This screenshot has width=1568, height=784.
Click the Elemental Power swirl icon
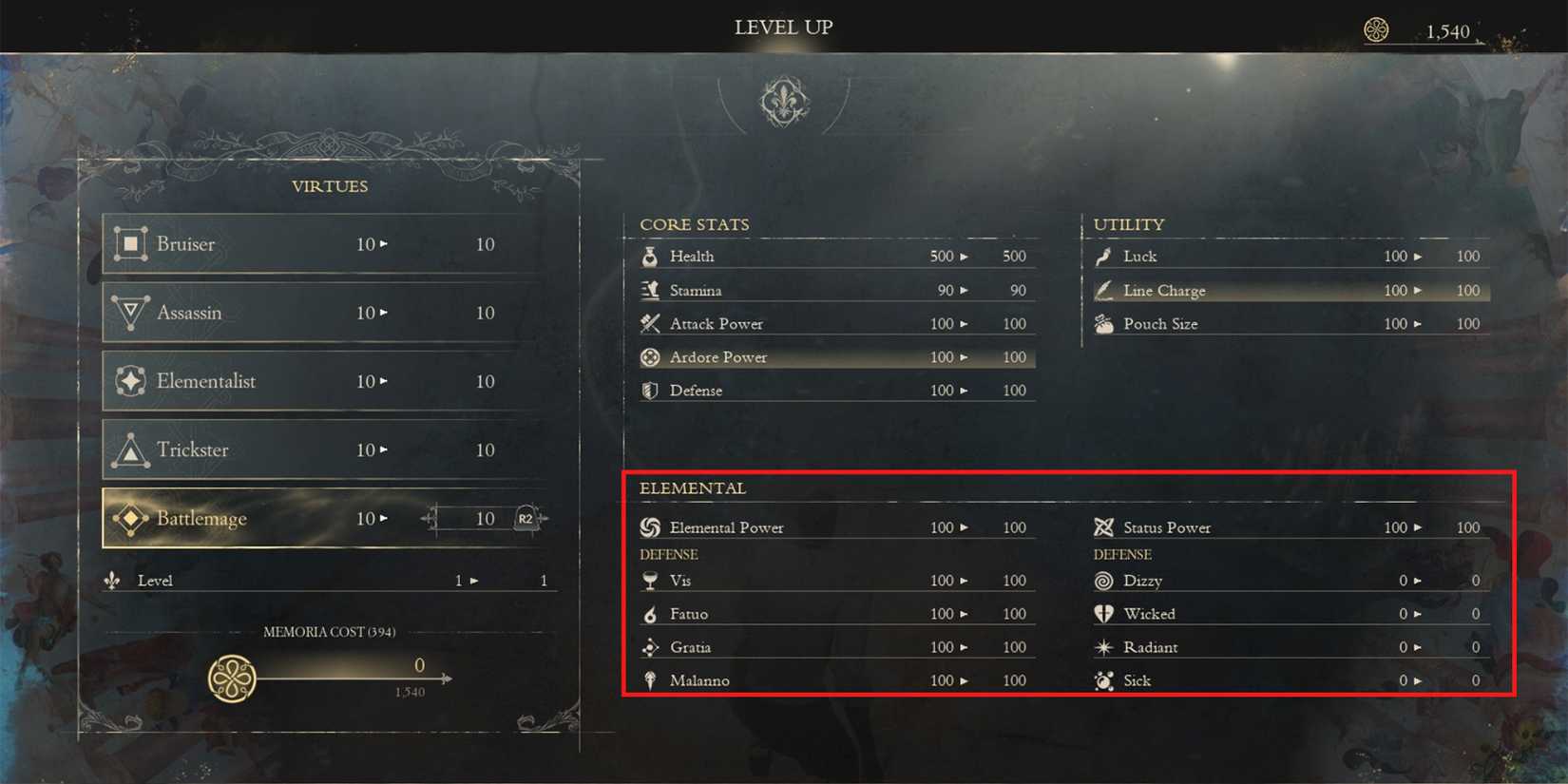pos(650,526)
